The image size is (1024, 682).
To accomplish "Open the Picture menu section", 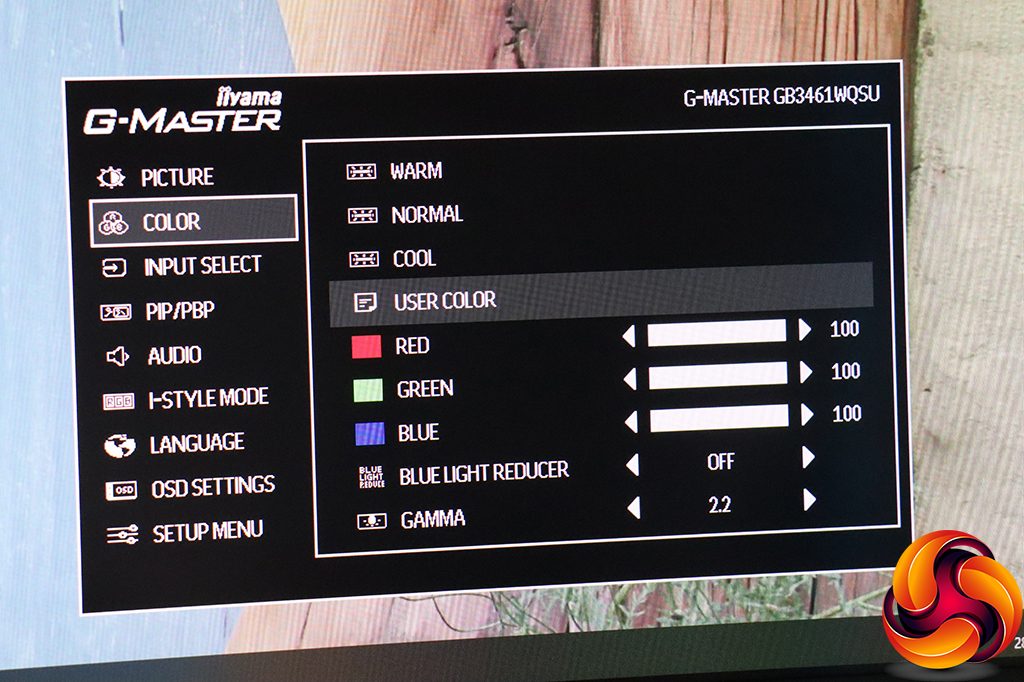I will point(176,178).
